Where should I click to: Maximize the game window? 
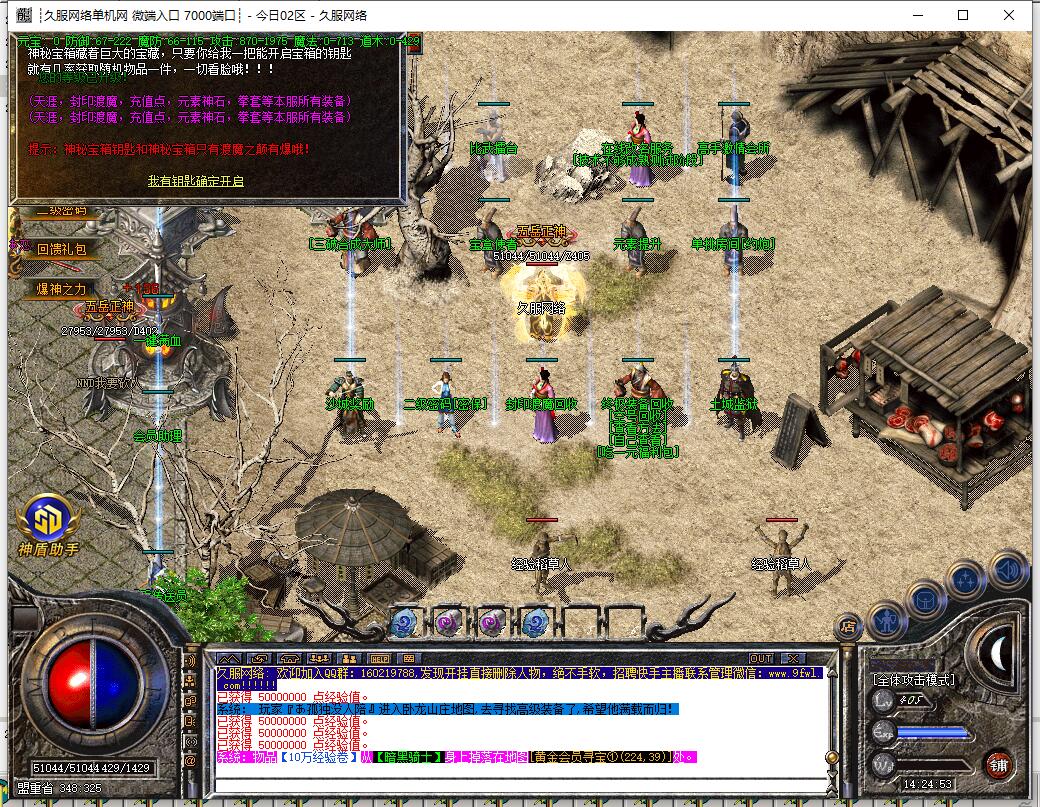coord(963,15)
